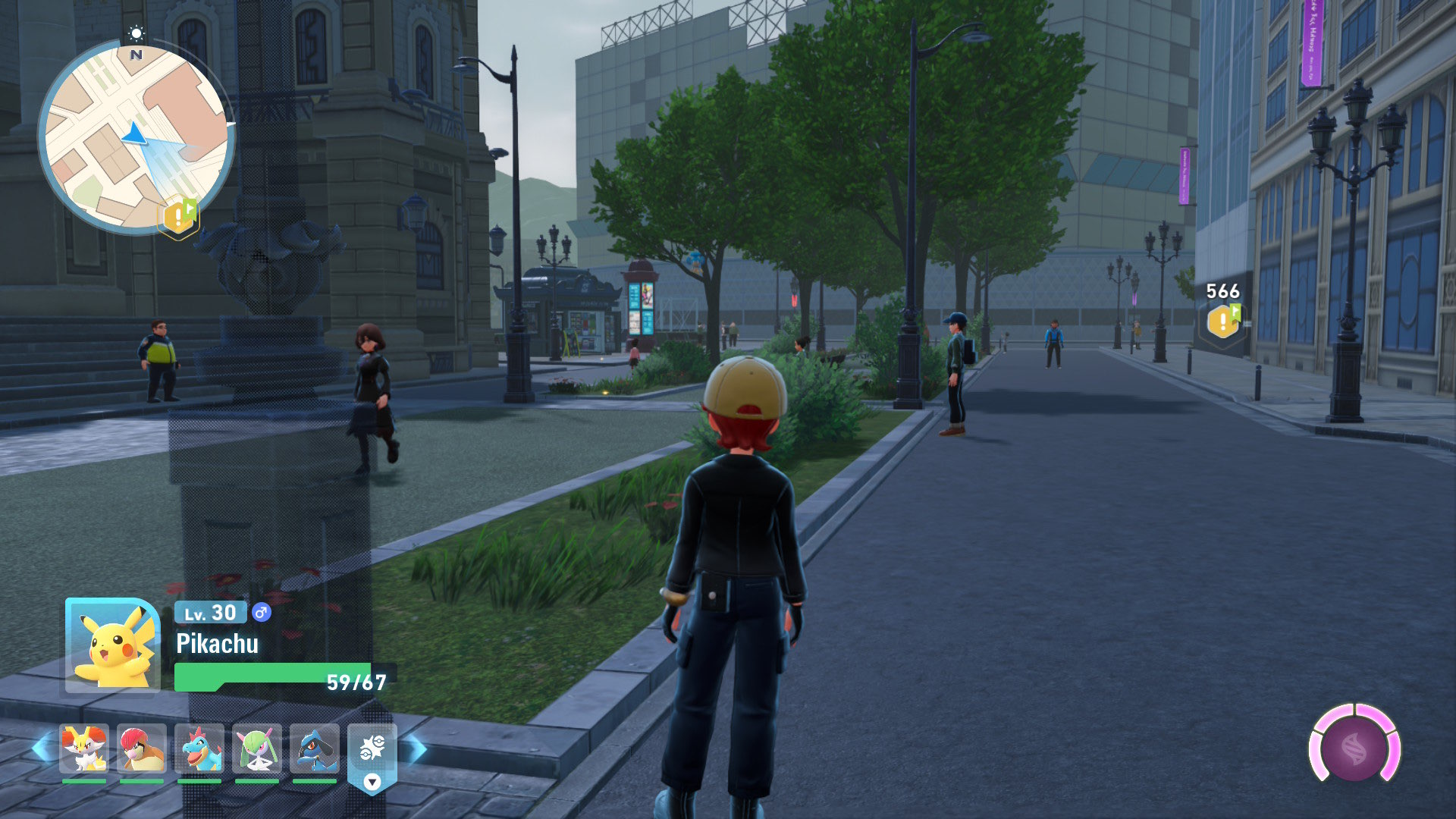Pick Kirlia from the party bar
Image resolution: width=1456 pixels, height=819 pixels.
257,748
